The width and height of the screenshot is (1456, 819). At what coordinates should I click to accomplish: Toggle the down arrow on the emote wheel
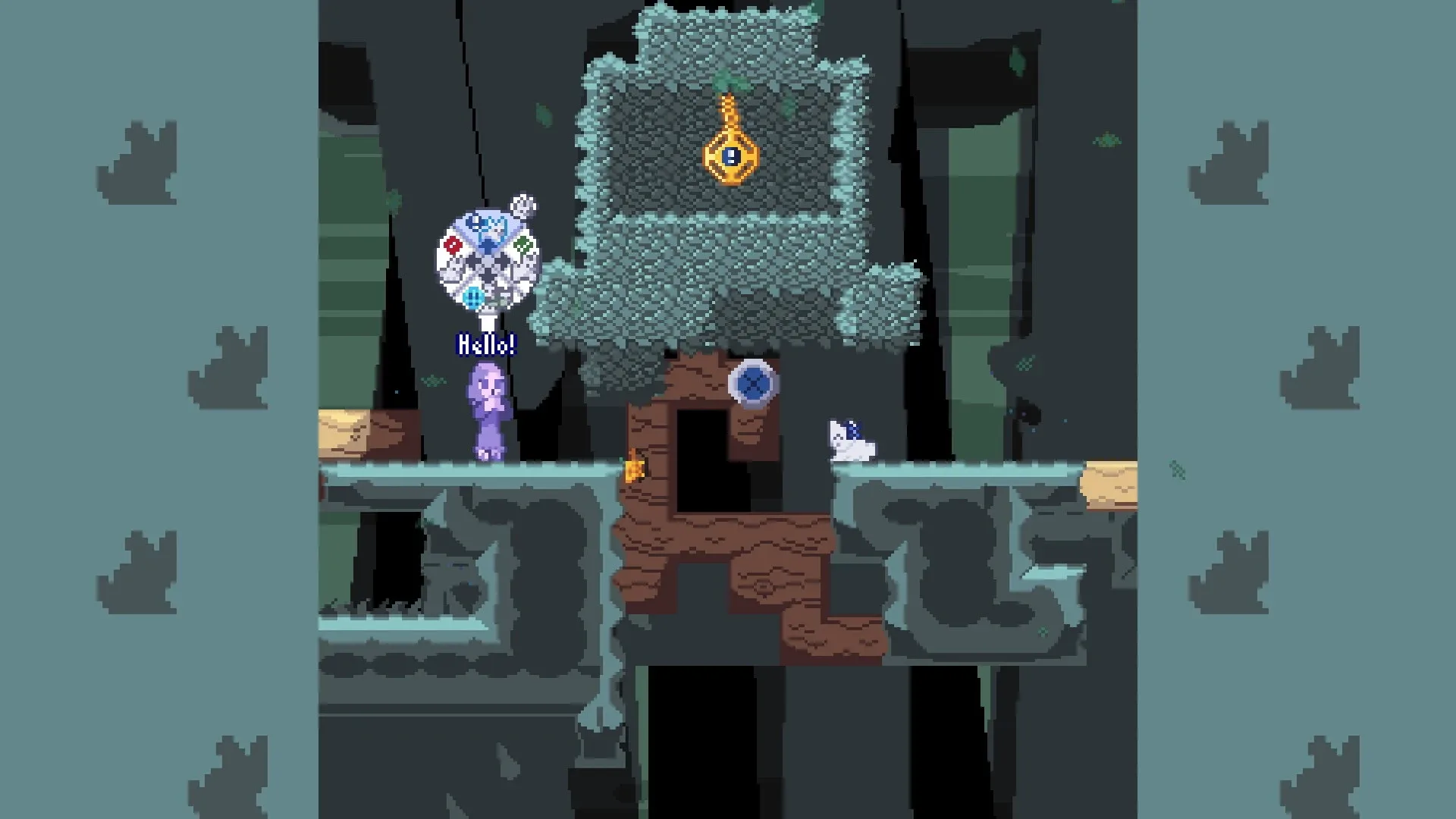pyautogui.click(x=489, y=275)
